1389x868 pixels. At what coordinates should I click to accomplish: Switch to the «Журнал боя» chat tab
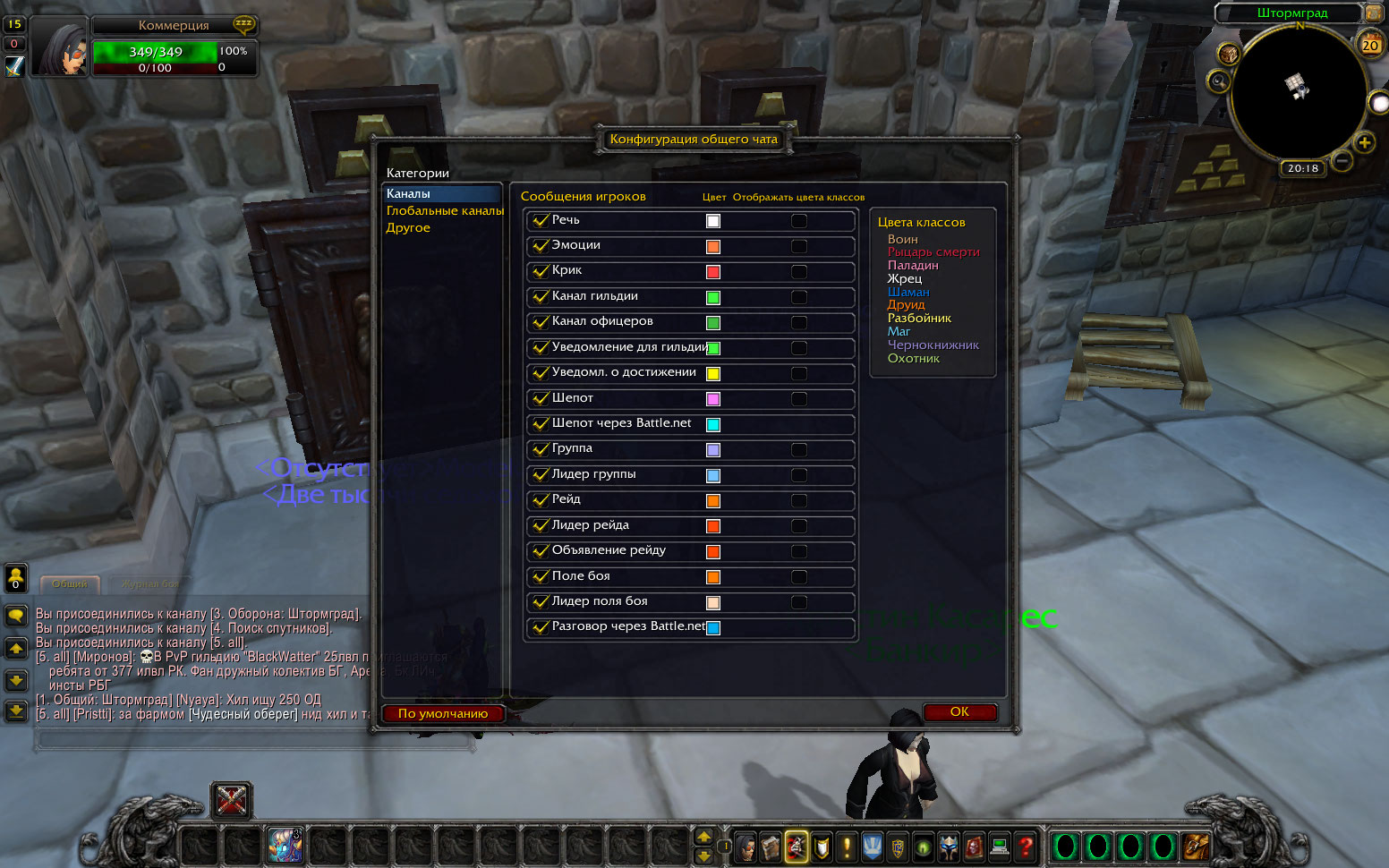150,583
